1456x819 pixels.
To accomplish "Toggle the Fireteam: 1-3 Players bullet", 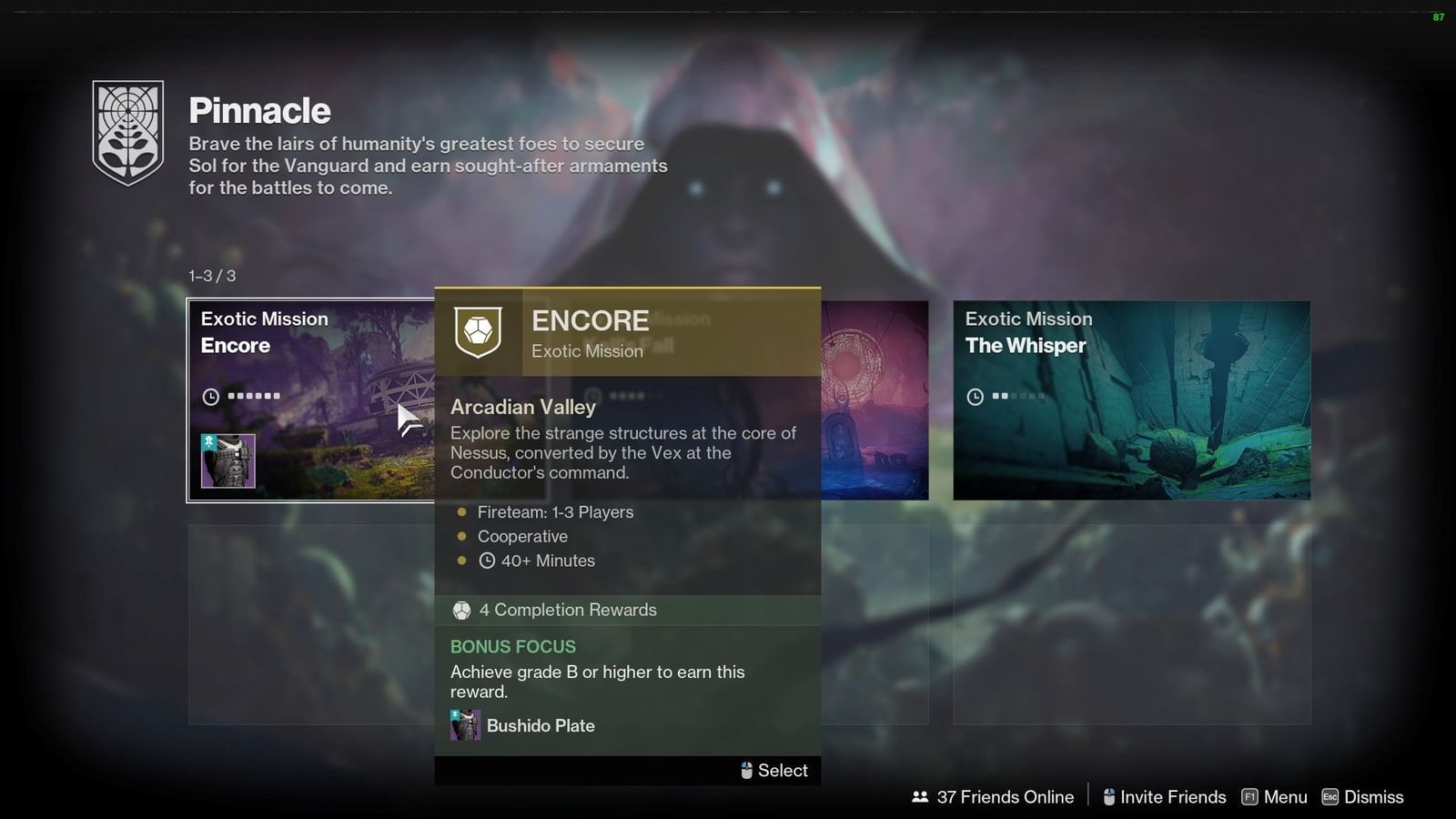I will click(463, 512).
